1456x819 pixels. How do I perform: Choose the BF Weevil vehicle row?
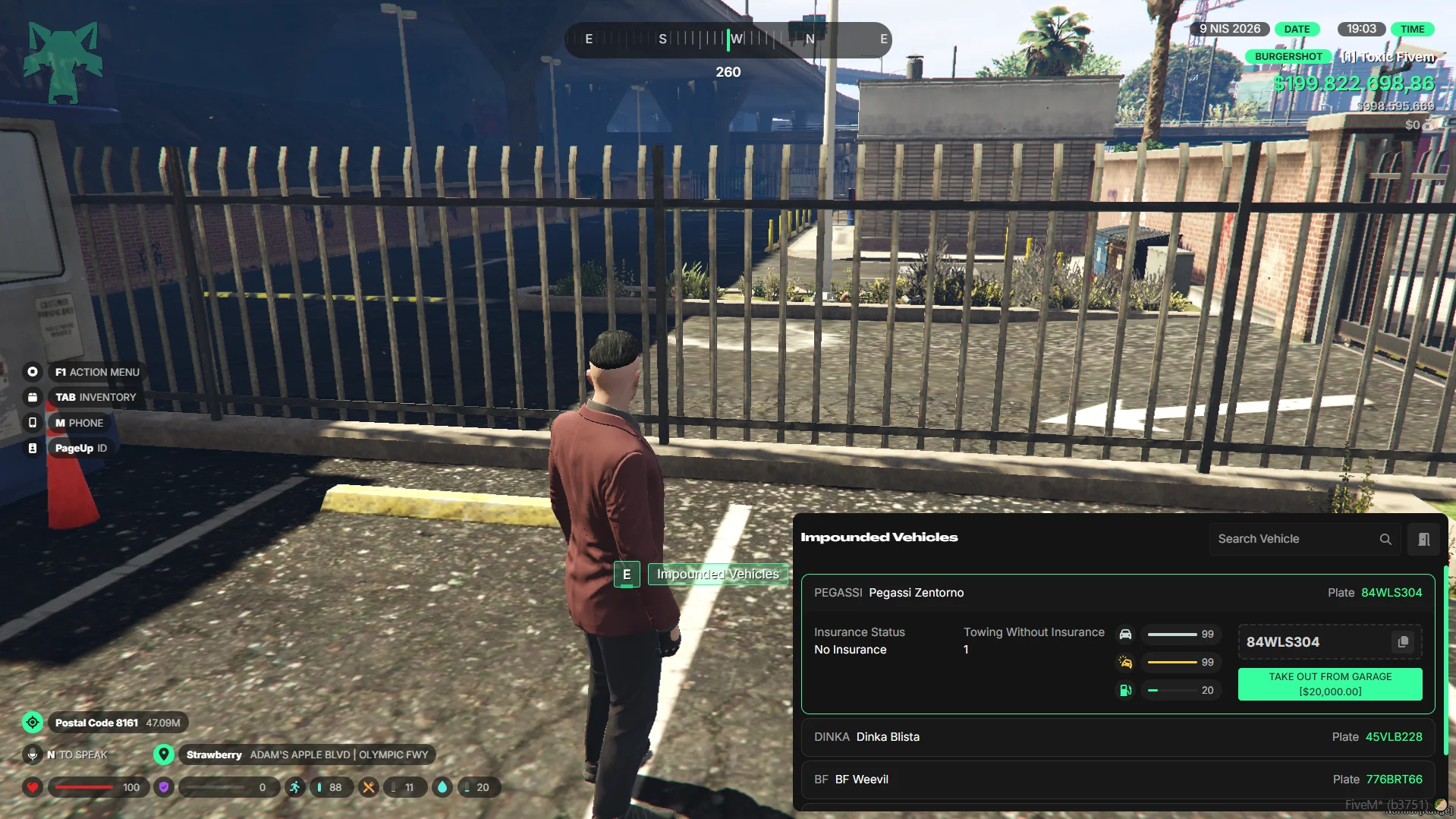tap(1117, 780)
